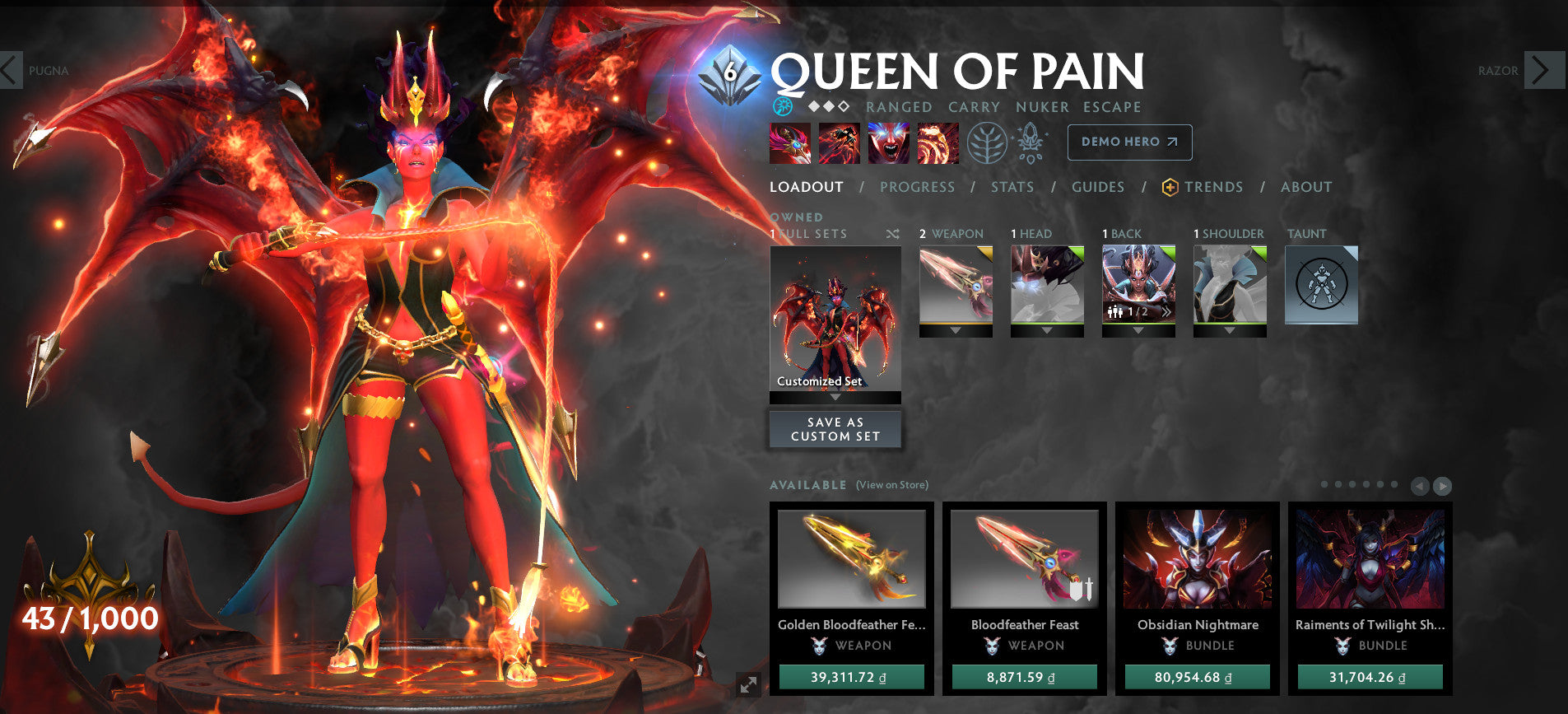Cycle the Back item style with the double-arrow
This screenshot has height=714, width=1568.
point(1167,311)
